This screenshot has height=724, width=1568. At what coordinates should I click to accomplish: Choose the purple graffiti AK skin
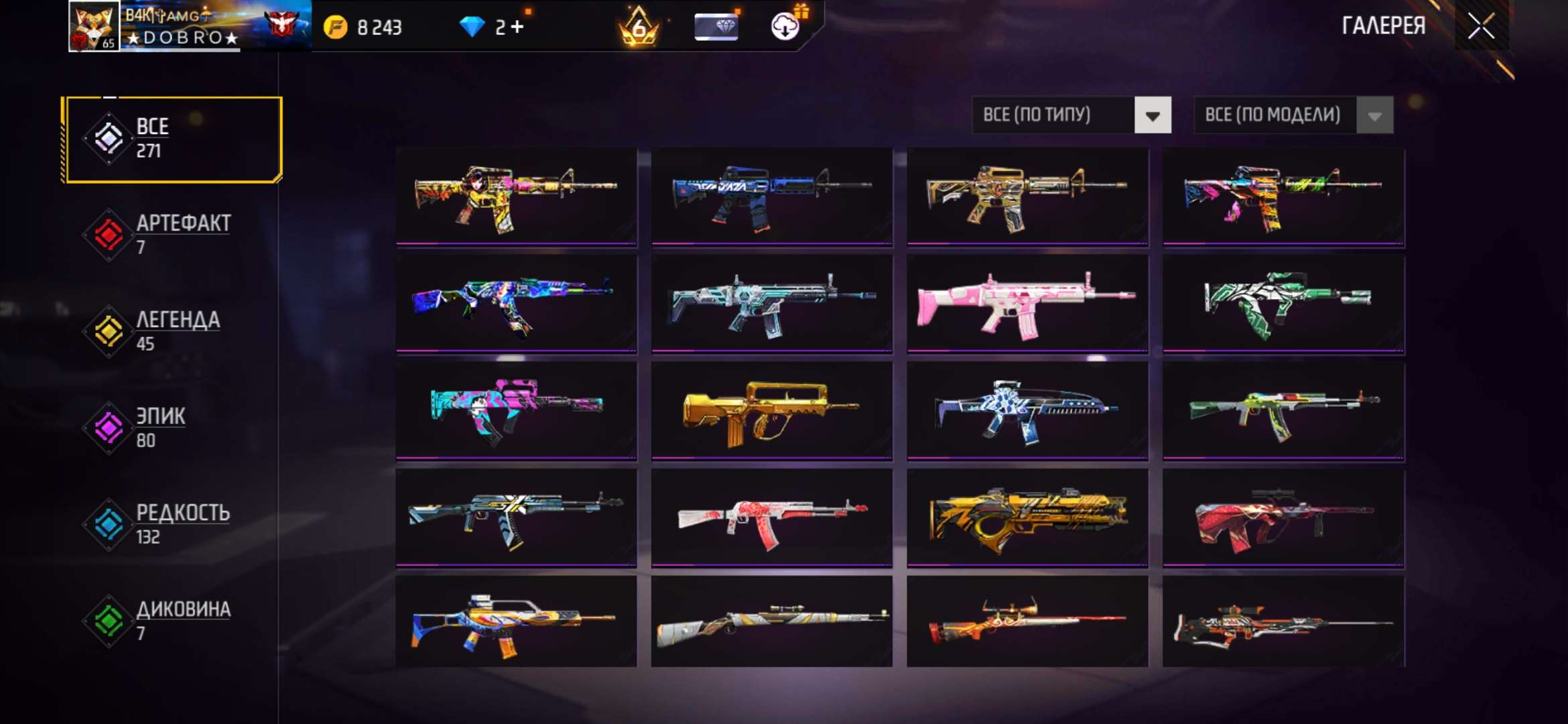pyautogui.click(x=516, y=303)
